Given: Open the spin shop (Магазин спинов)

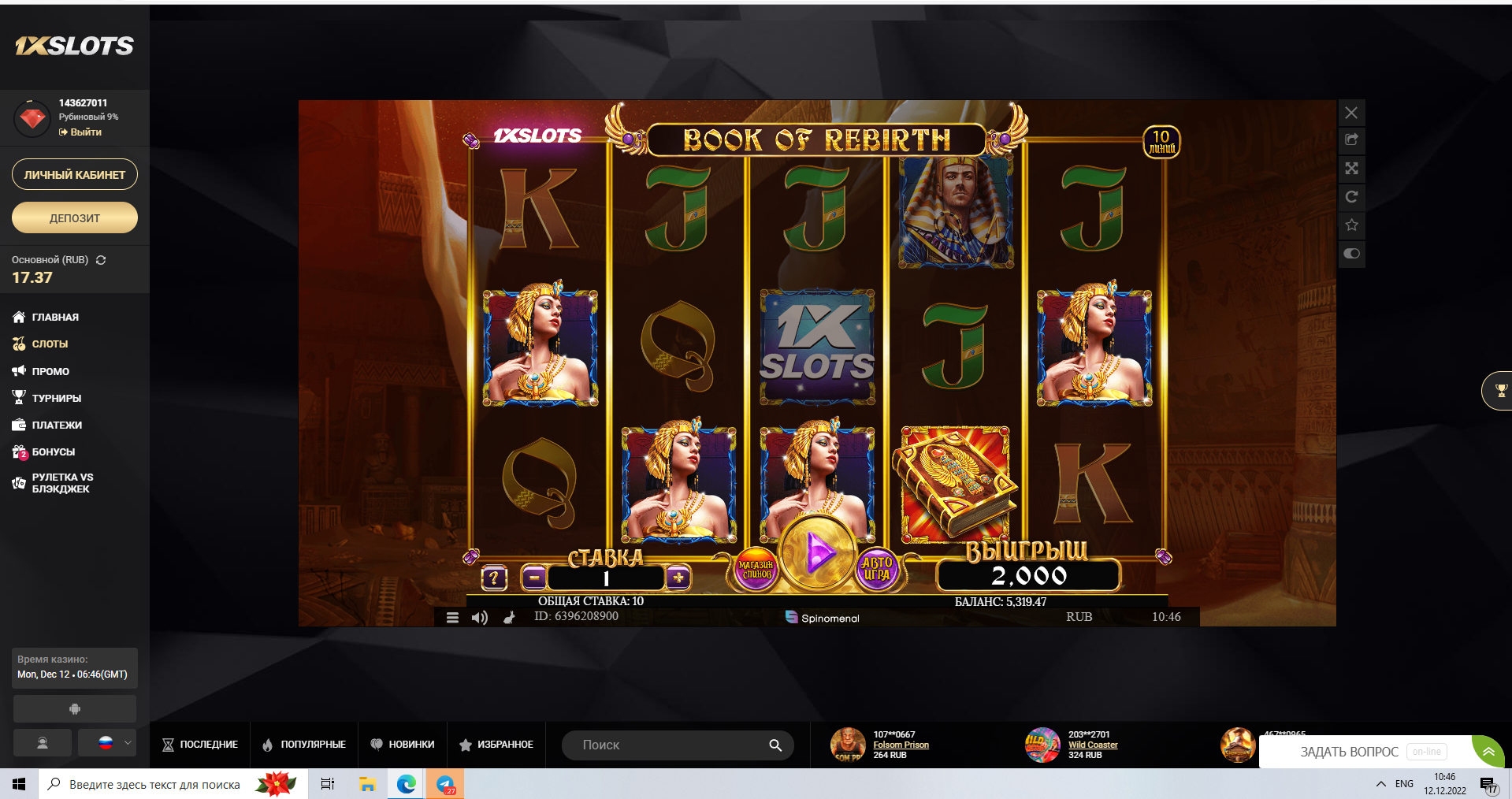Looking at the screenshot, I should tap(756, 570).
